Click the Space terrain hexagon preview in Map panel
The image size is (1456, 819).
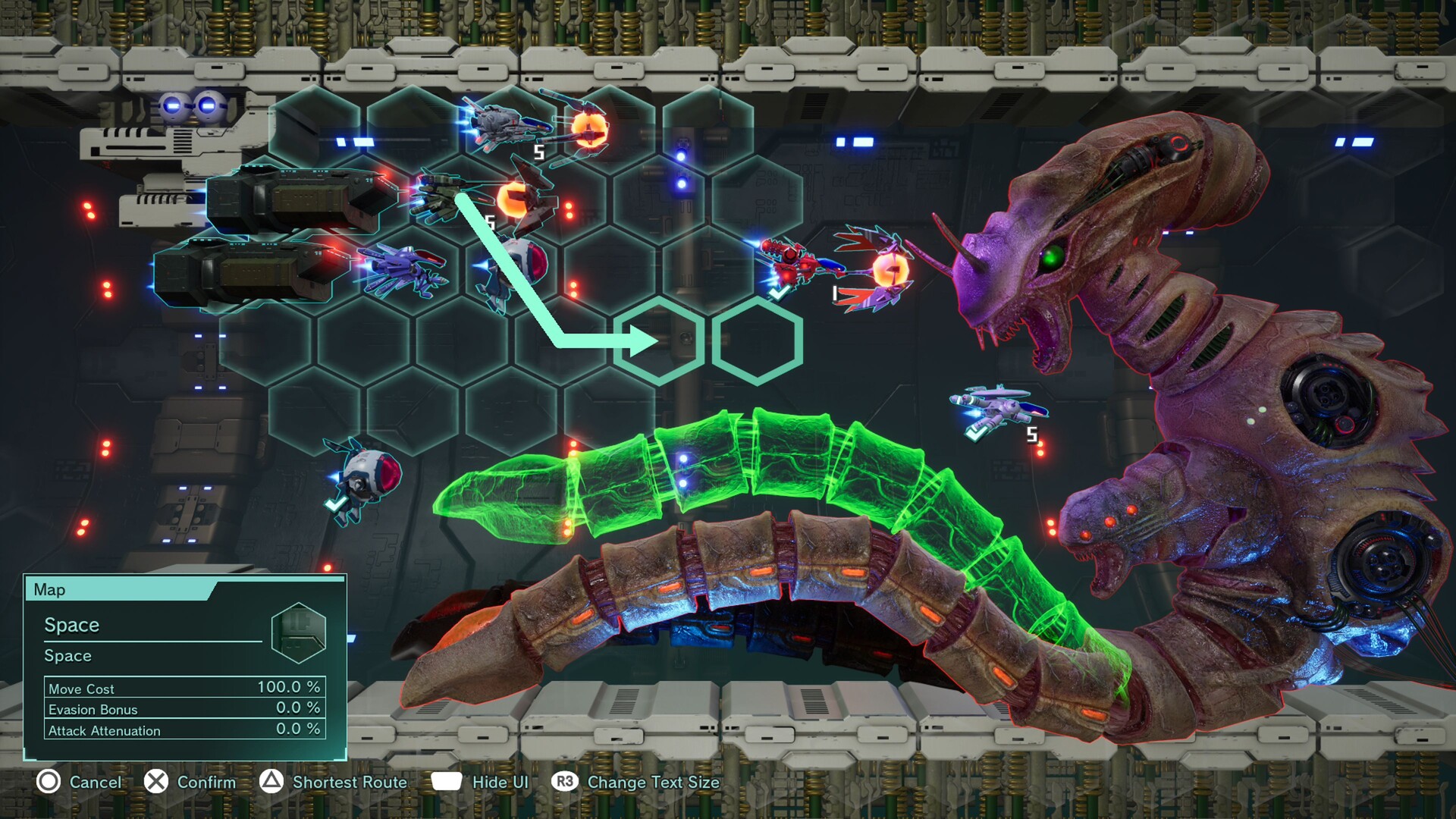[x=299, y=632]
